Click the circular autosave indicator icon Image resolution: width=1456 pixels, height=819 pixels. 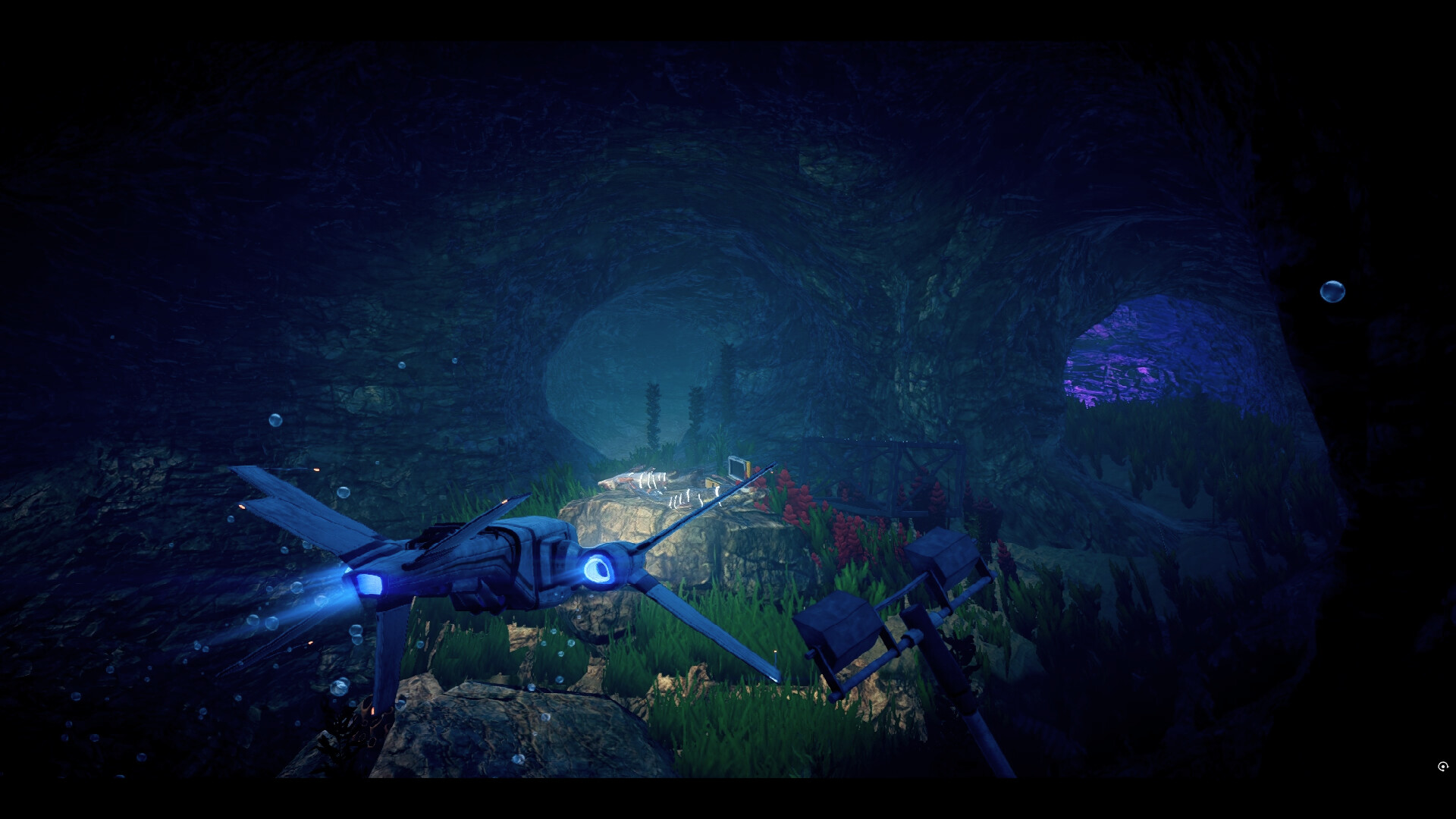(x=1442, y=767)
